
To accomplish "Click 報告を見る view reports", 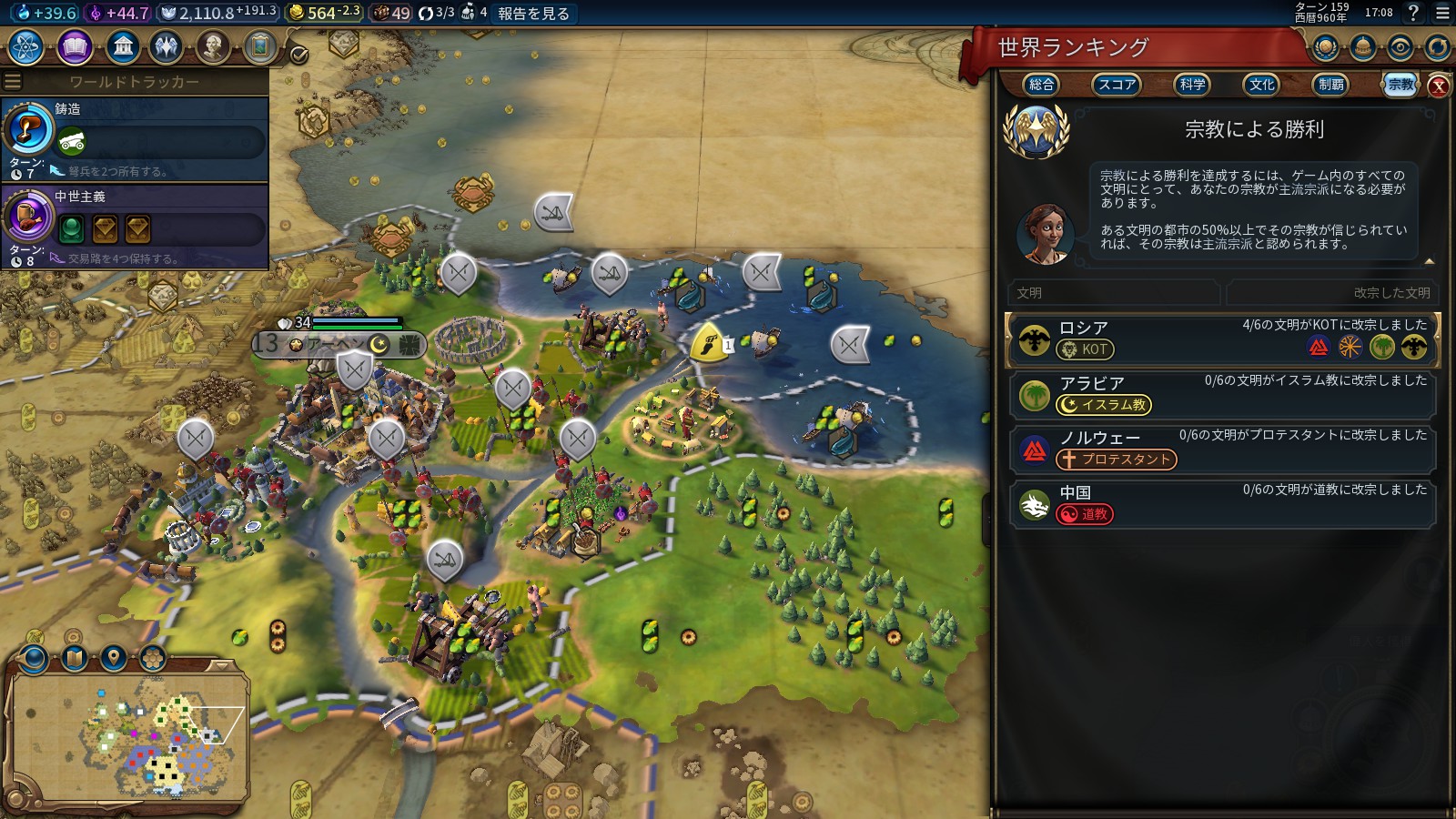I will [x=533, y=14].
